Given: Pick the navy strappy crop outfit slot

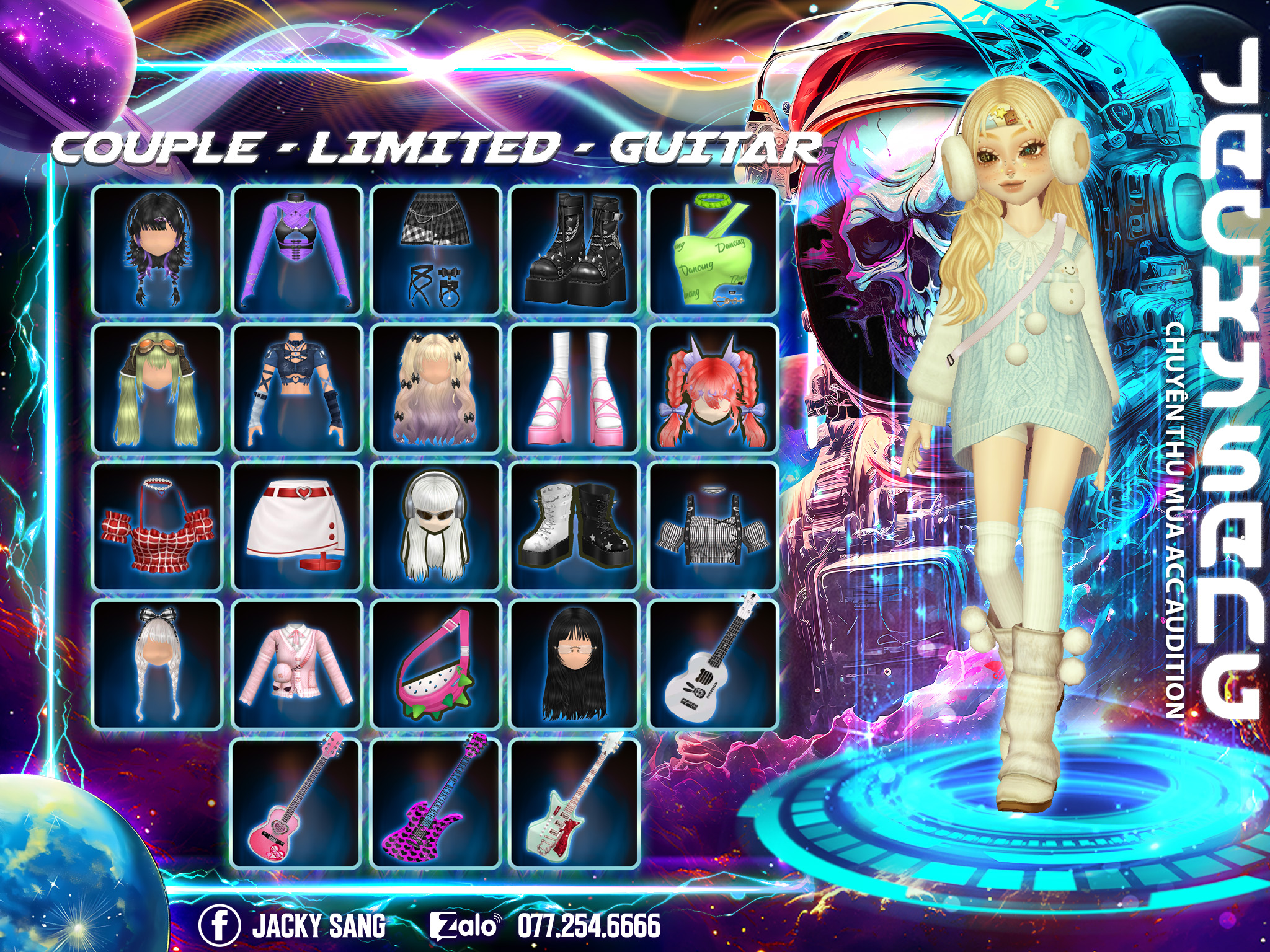Looking at the screenshot, I should pyautogui.click(x=297, y=389).
